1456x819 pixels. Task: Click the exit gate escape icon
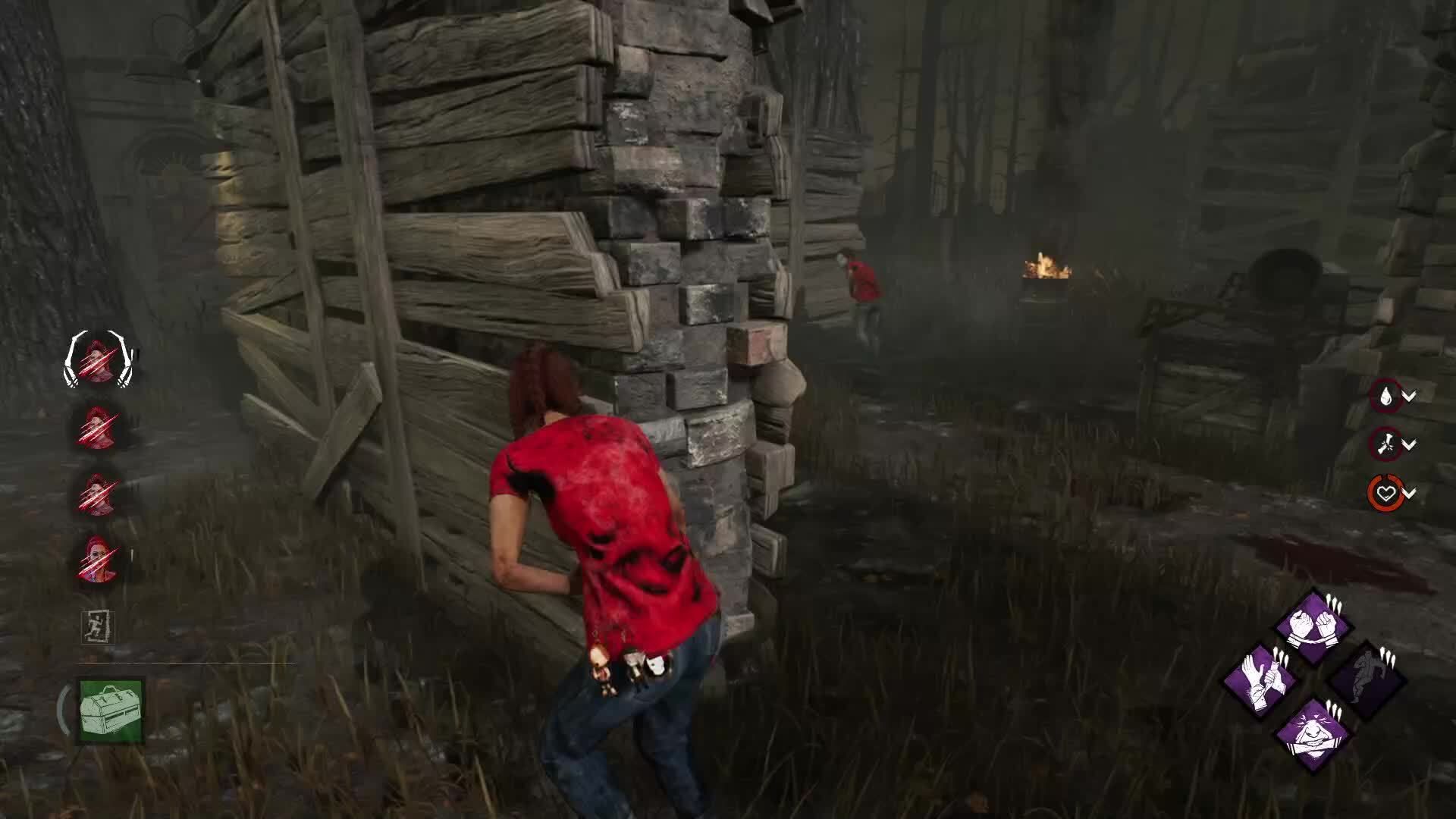pos(98,628)
